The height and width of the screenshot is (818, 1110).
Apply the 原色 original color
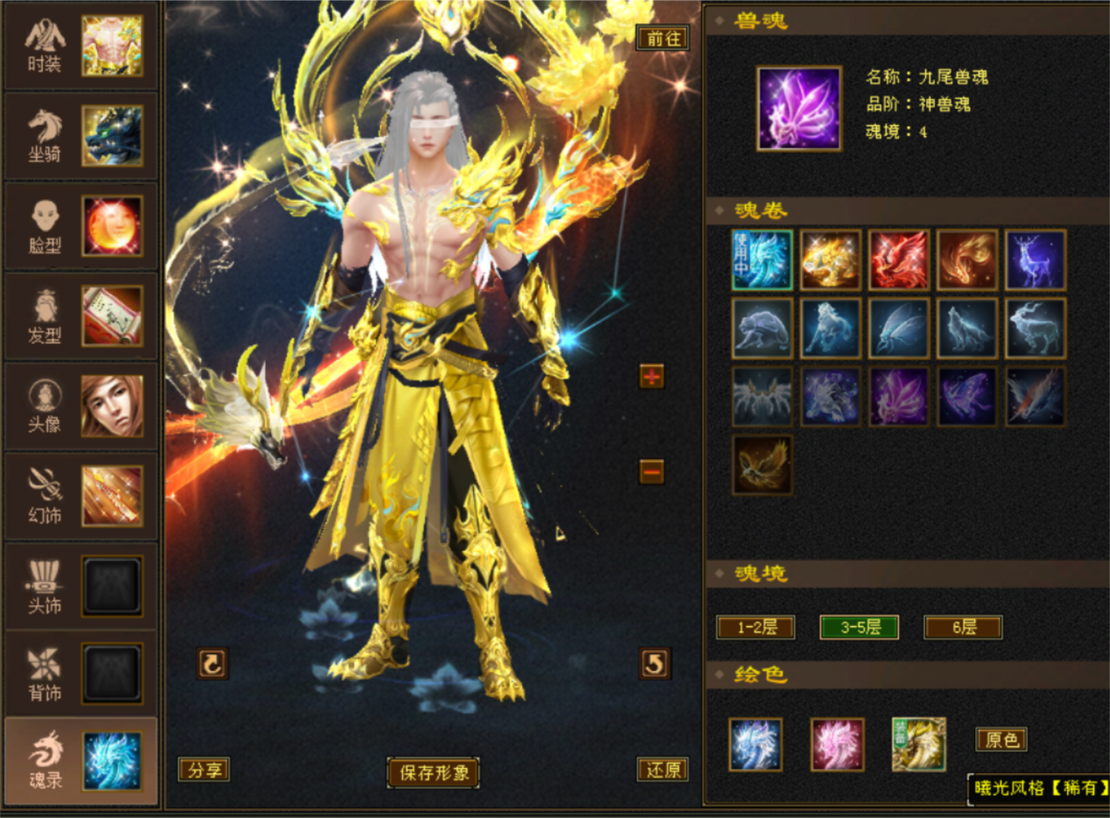coord(1001,740)
